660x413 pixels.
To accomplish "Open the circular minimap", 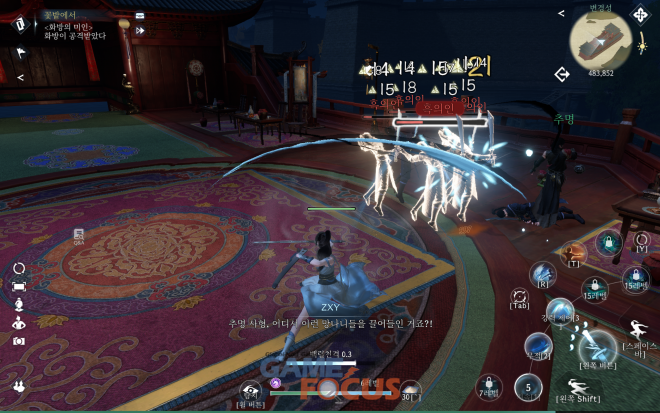I will coord(601,40).
